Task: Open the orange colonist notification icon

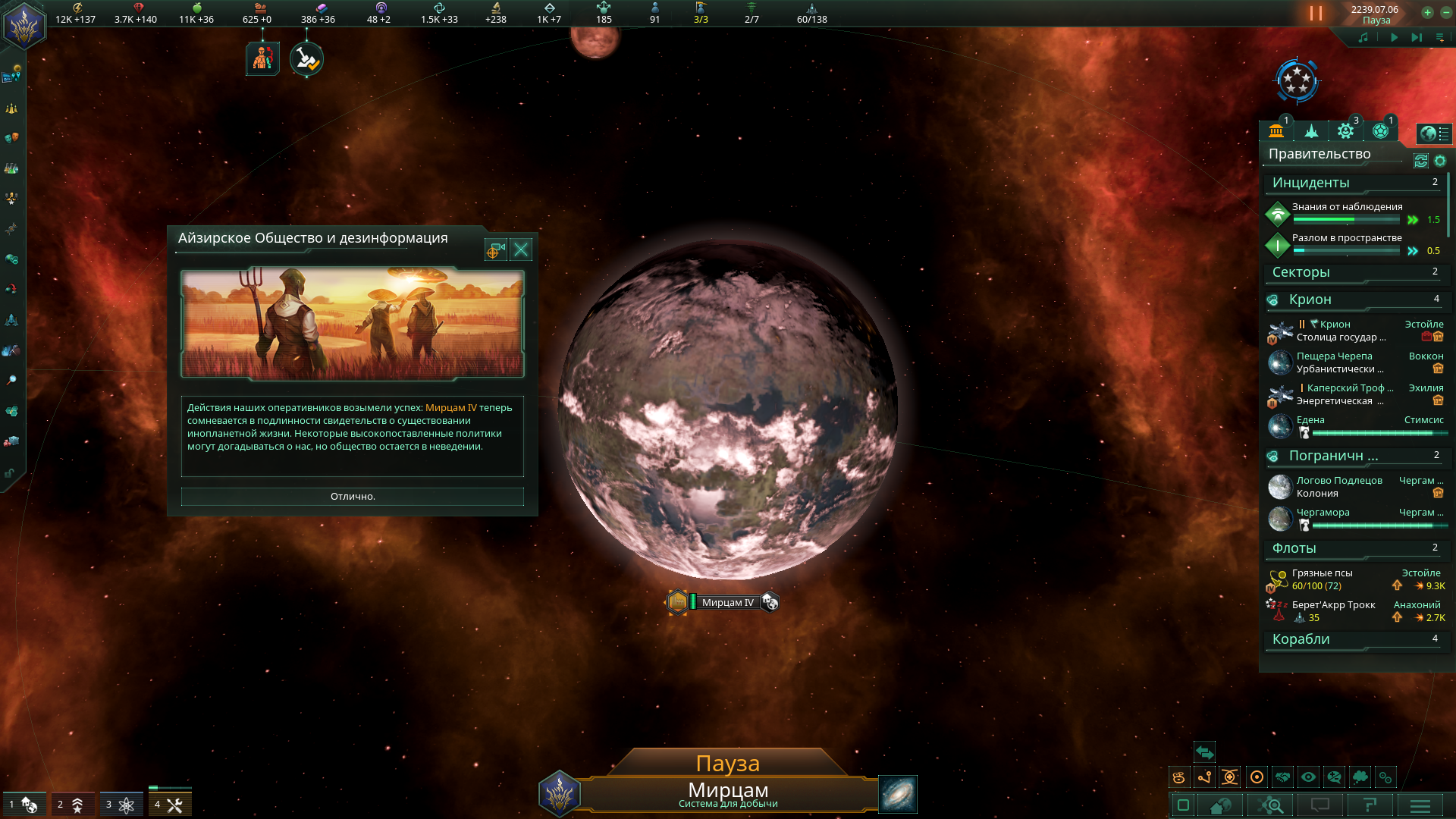Action: tap(262, 59)
